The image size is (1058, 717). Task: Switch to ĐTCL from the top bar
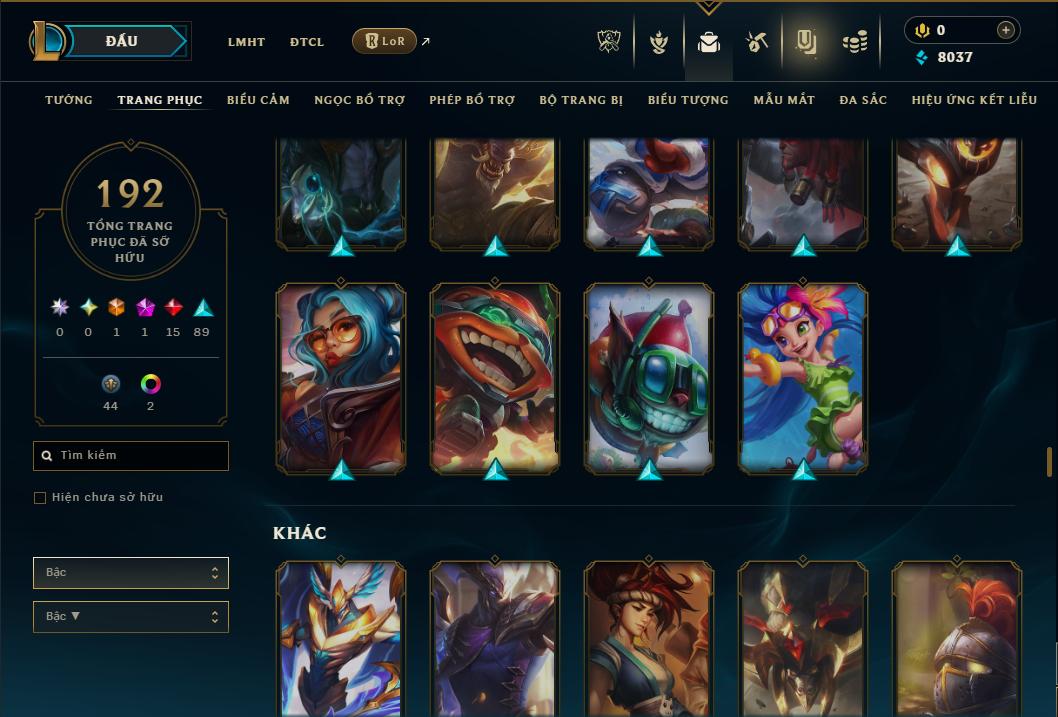pyautogui.click(x=307, y=42)
